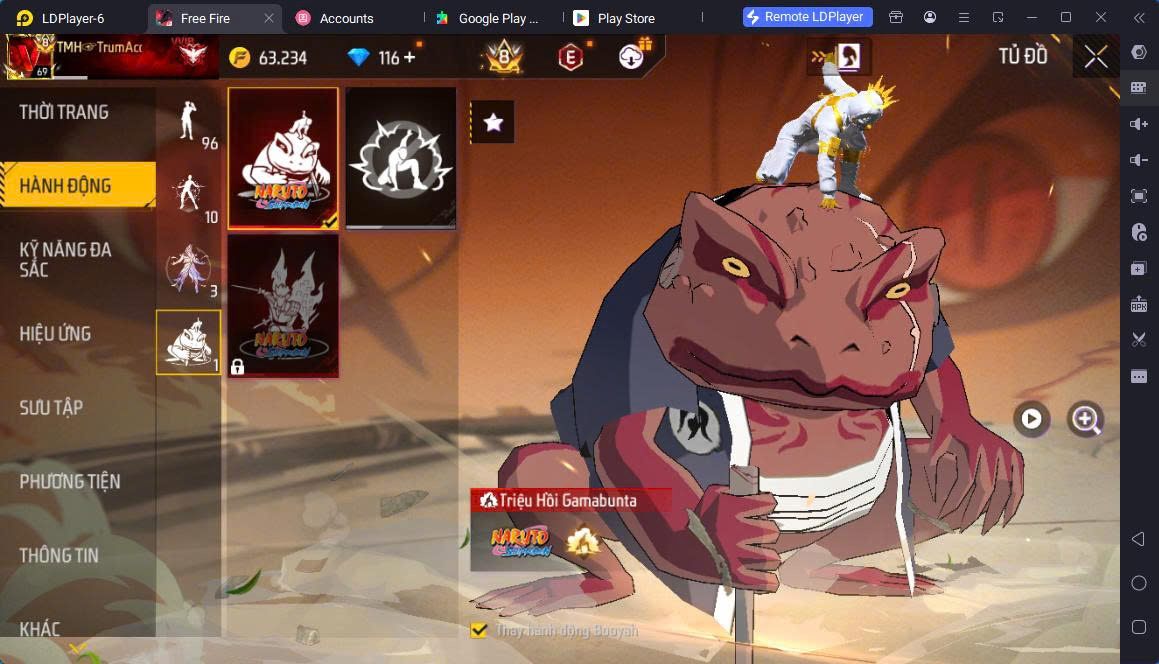The height and width of the screenshot is (664, 1159).
Task: Play the emote preview animation
Action: coord(1031,419)
